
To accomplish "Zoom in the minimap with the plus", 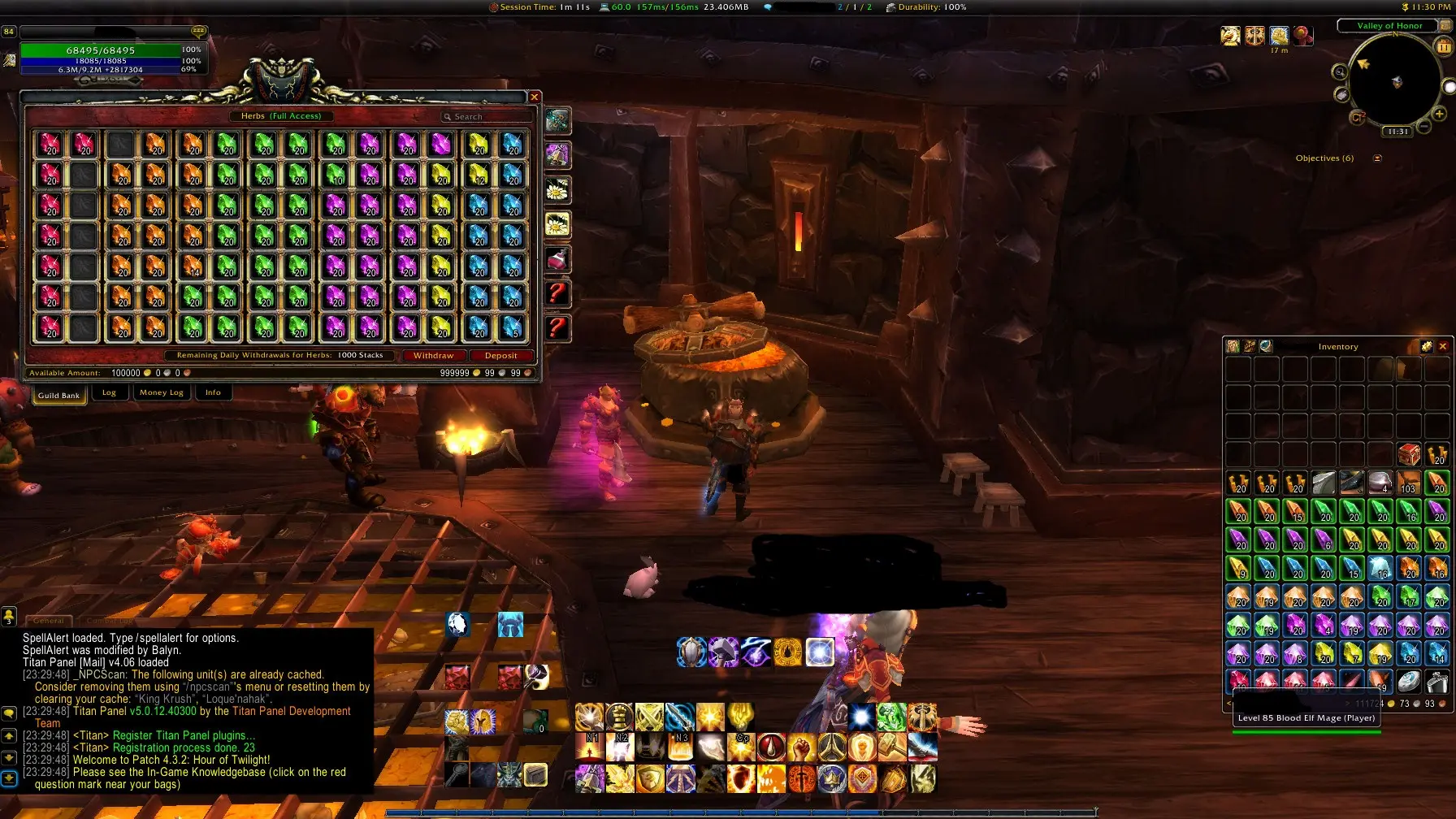I will [1439, 115].
